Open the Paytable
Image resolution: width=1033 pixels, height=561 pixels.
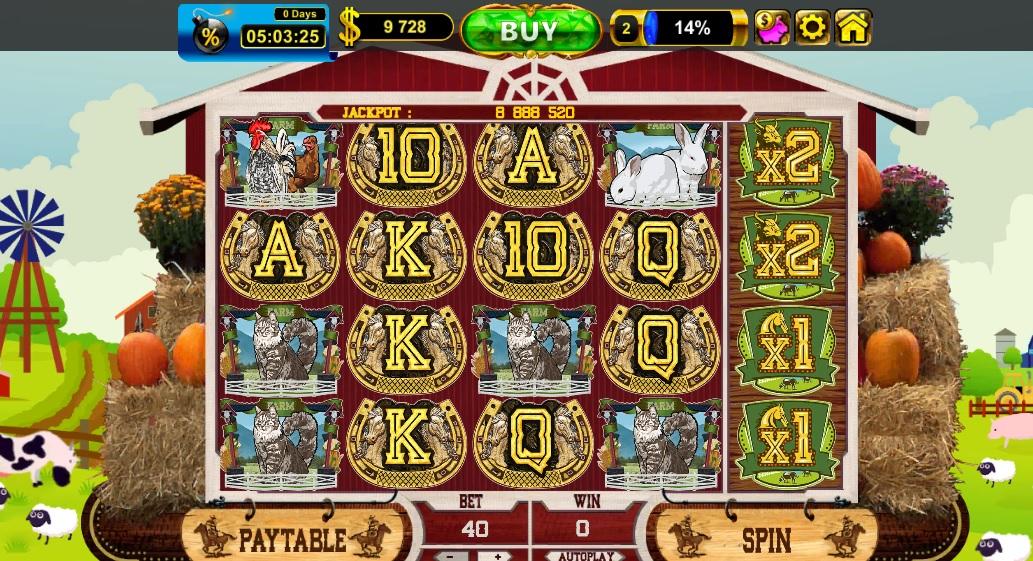(x=293, y=540)
